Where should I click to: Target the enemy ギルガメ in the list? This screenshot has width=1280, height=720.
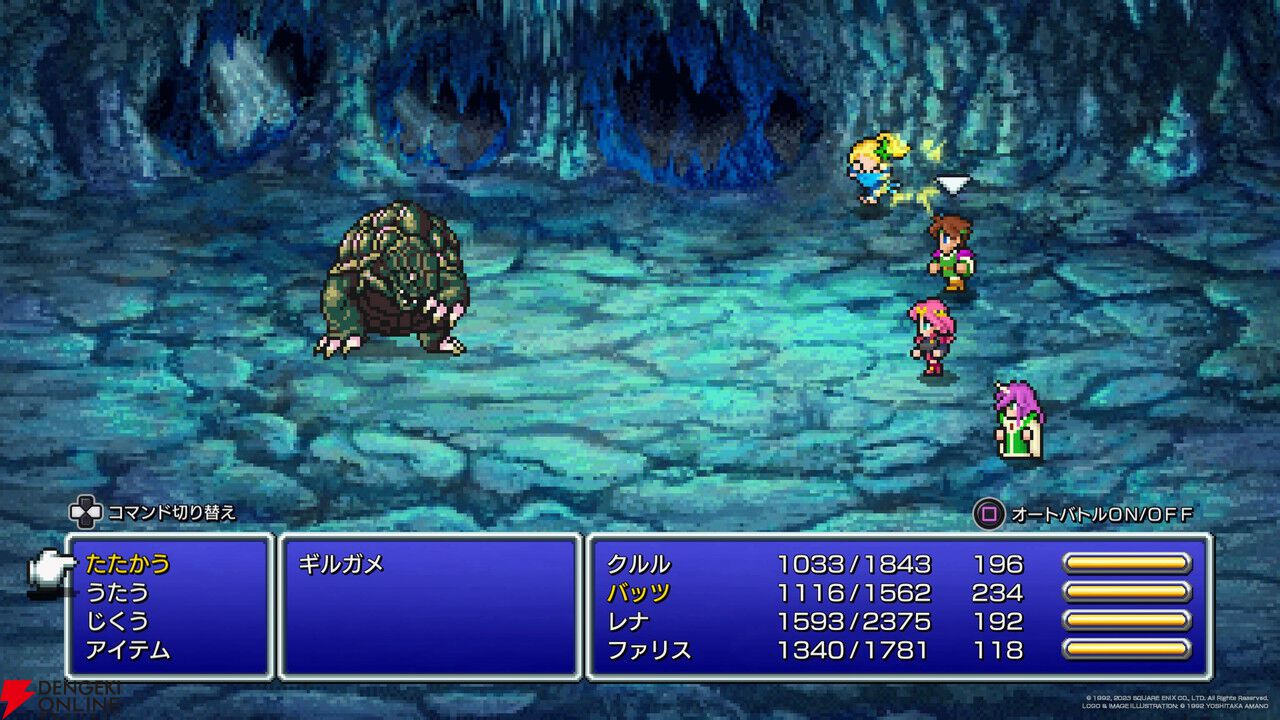coord(341,564)
